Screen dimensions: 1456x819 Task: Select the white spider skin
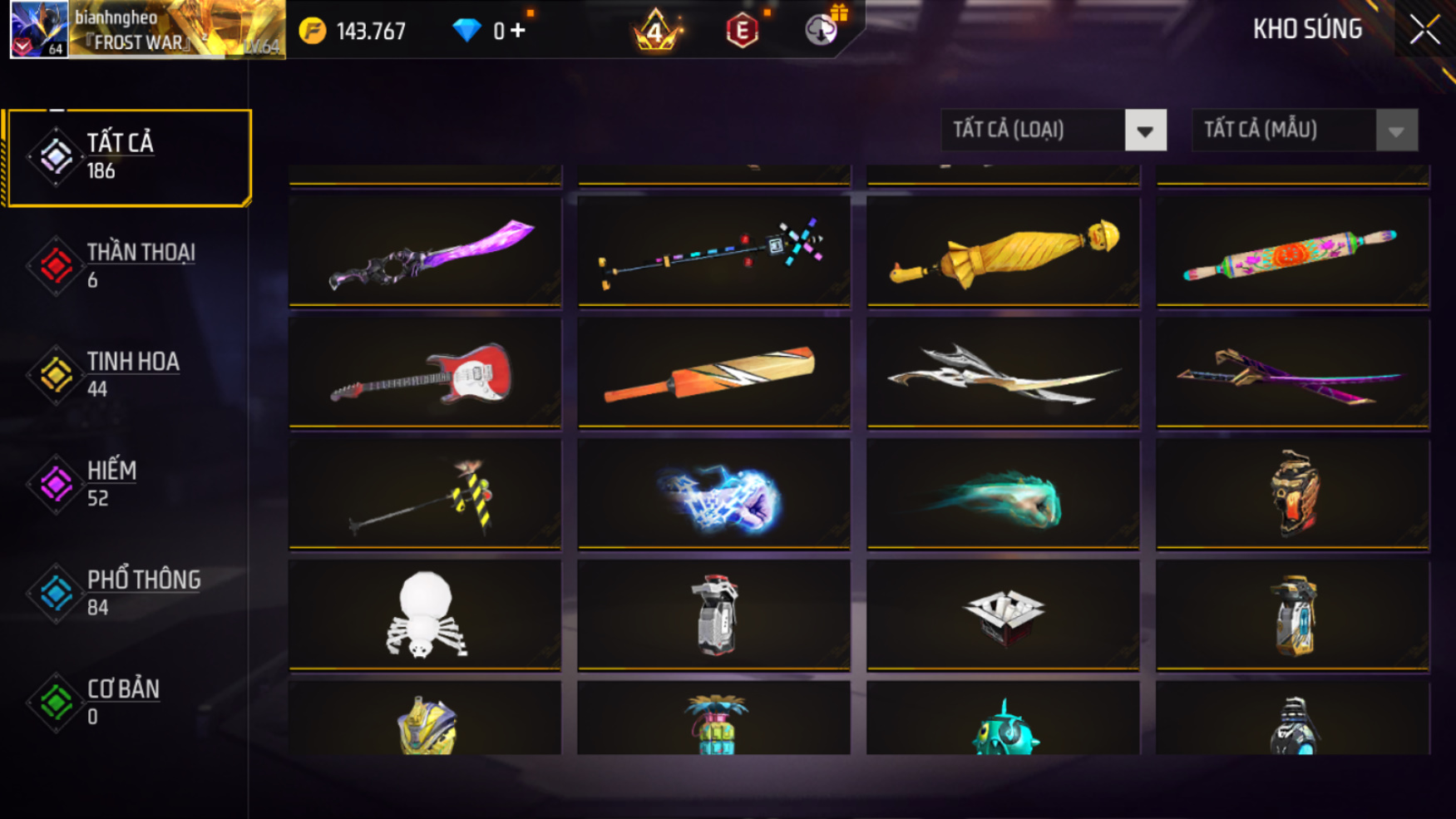[x=425, y=615]
